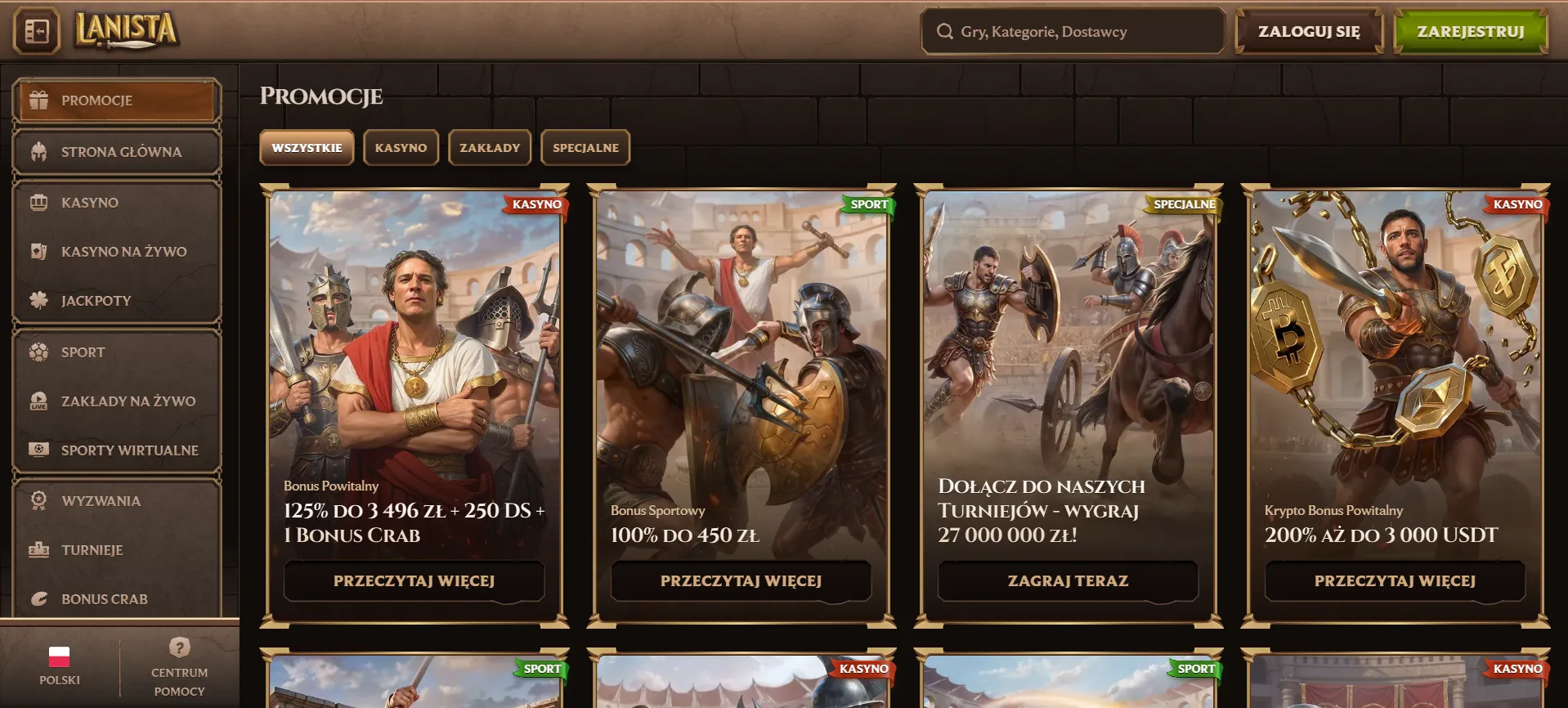This screenshot has width=1568, height=708.
Task: Read more about the 125% Bonus Powitalny
Action: [414, 581]
